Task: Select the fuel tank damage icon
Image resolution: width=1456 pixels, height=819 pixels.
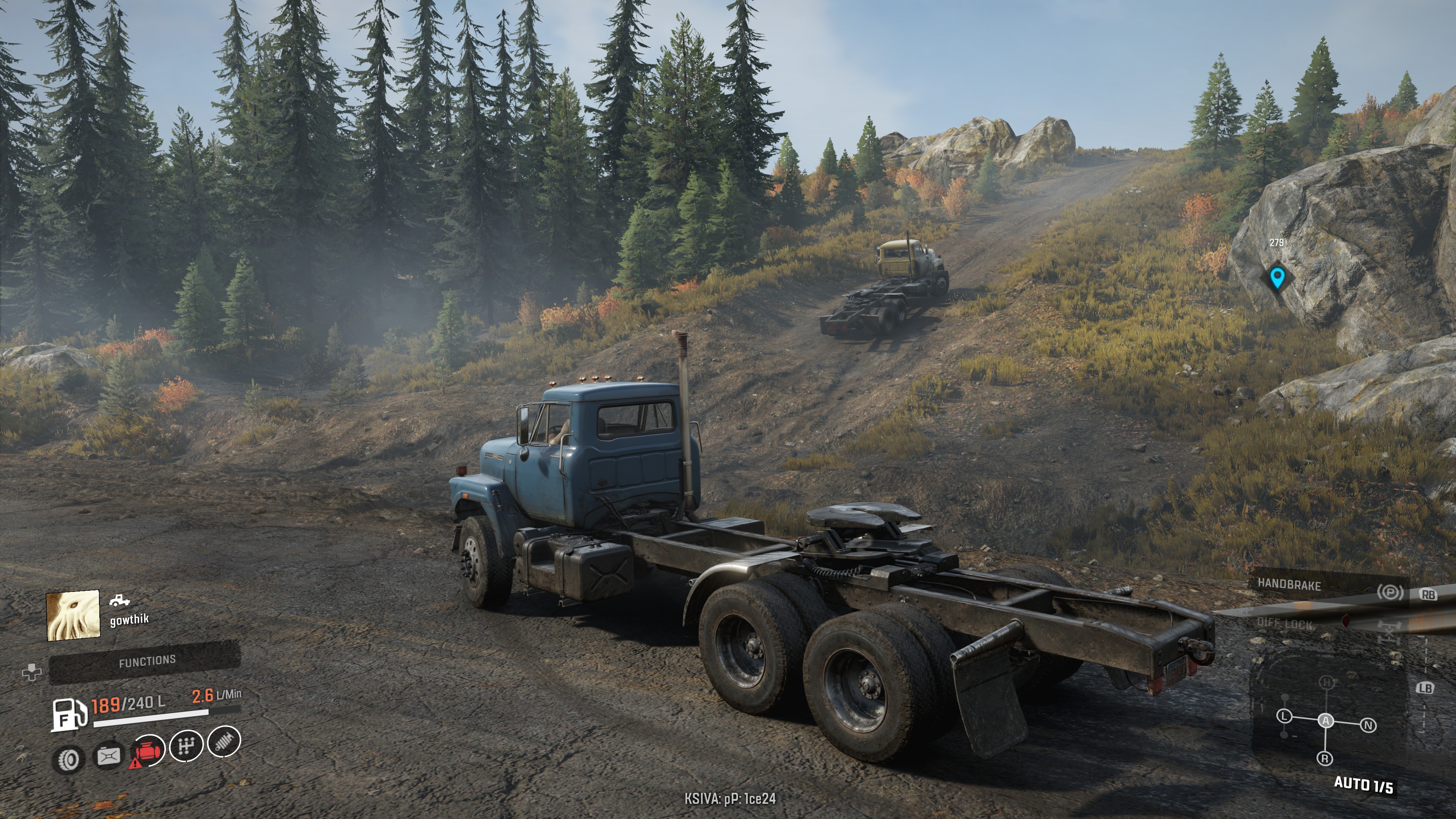Action: (108, 756)
